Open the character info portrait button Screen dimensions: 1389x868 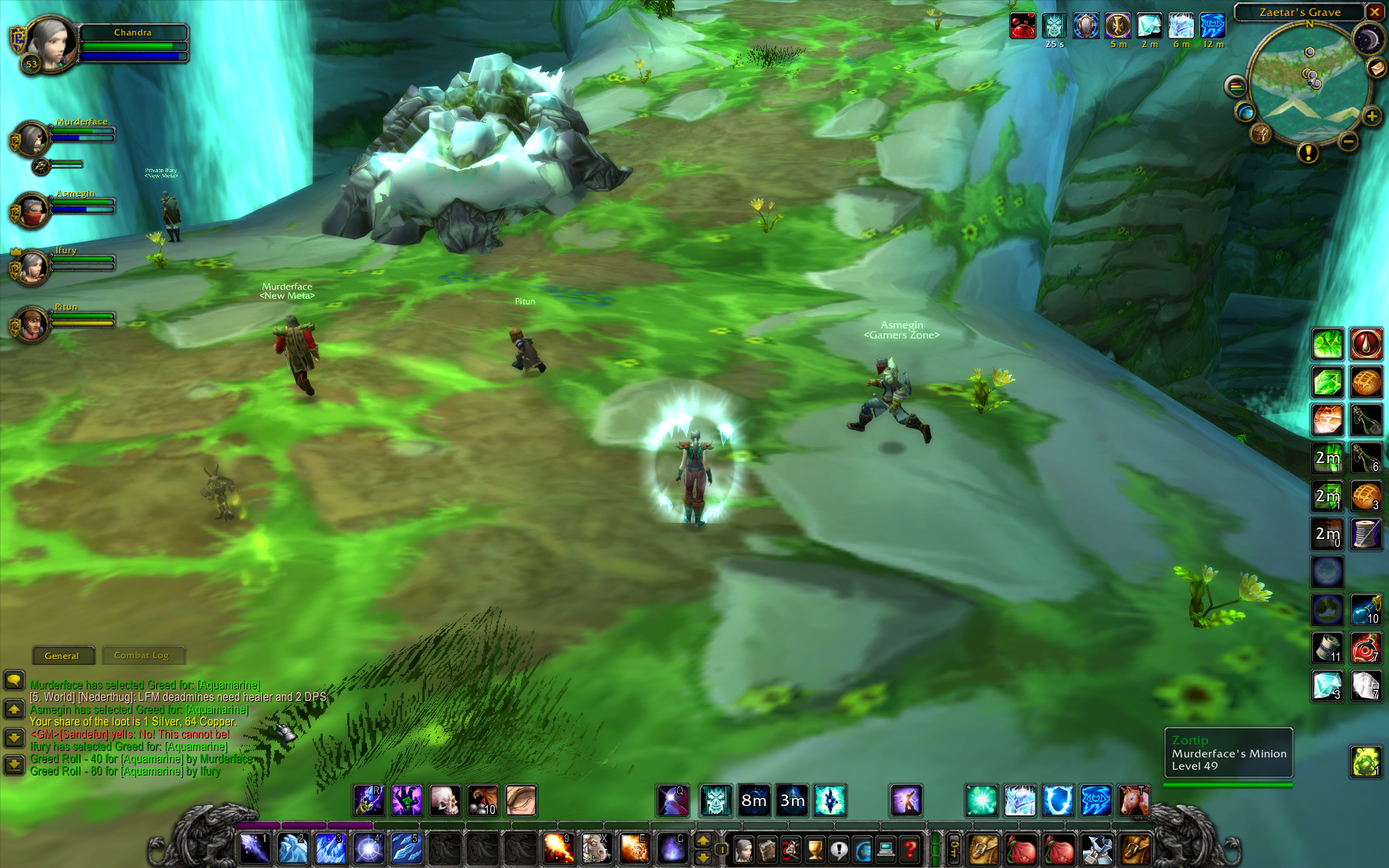tap(744, 849)
